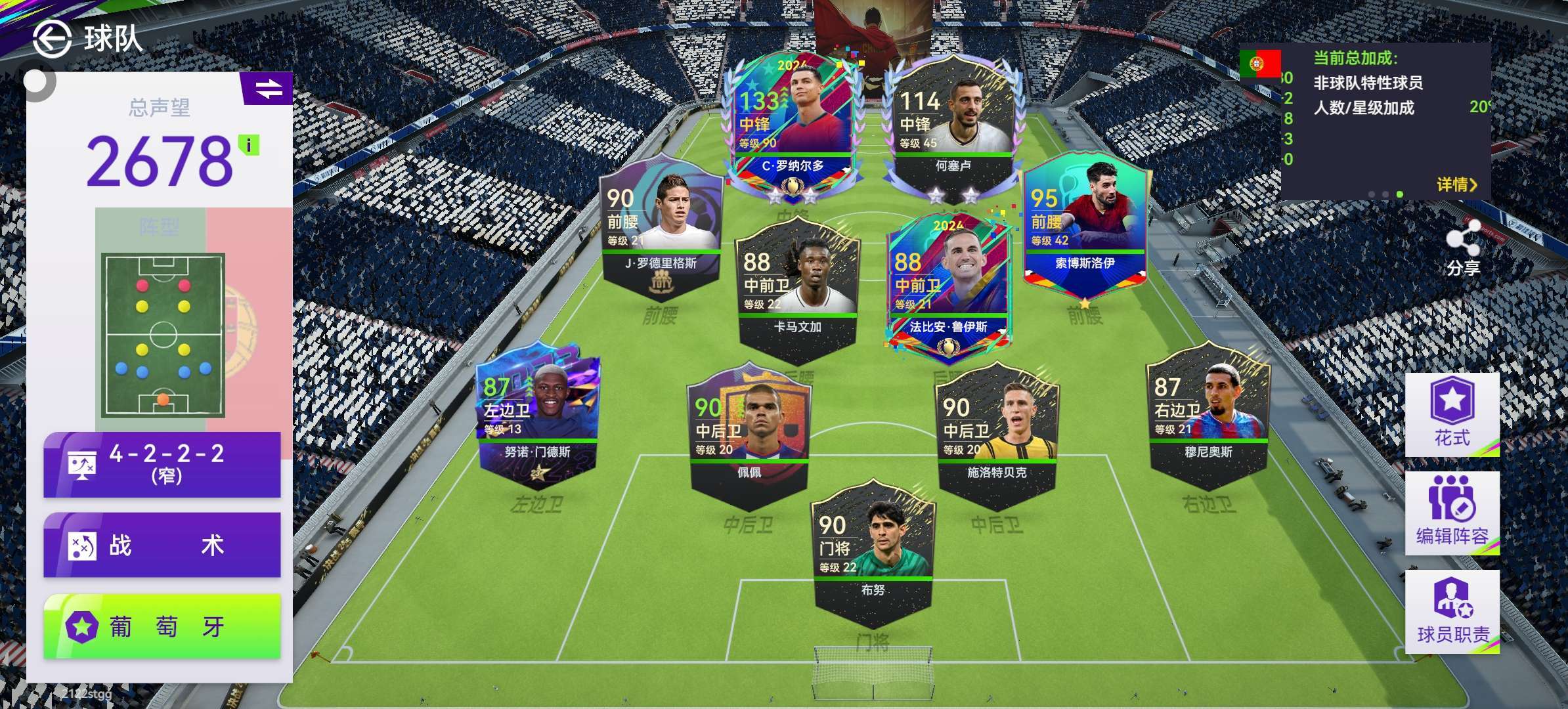This screenshot has height=709, width=1568.
Task: Open the 花式 skill moves menu
Action: coord(1452,414)
